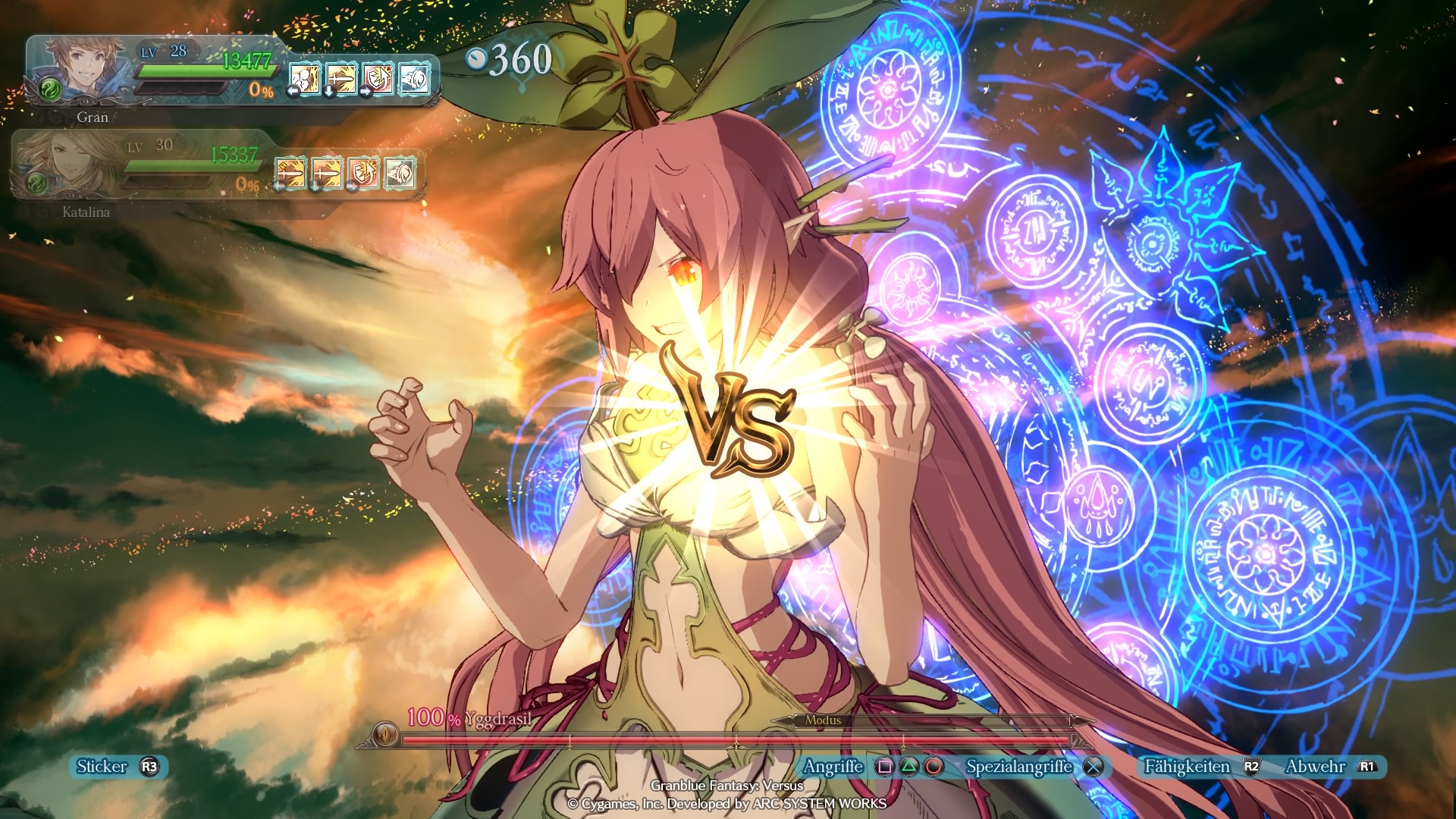This screenshot has width=1456, height=819.
Task: Activate Gran's white swirl skill icon
Action: point(414,79)
